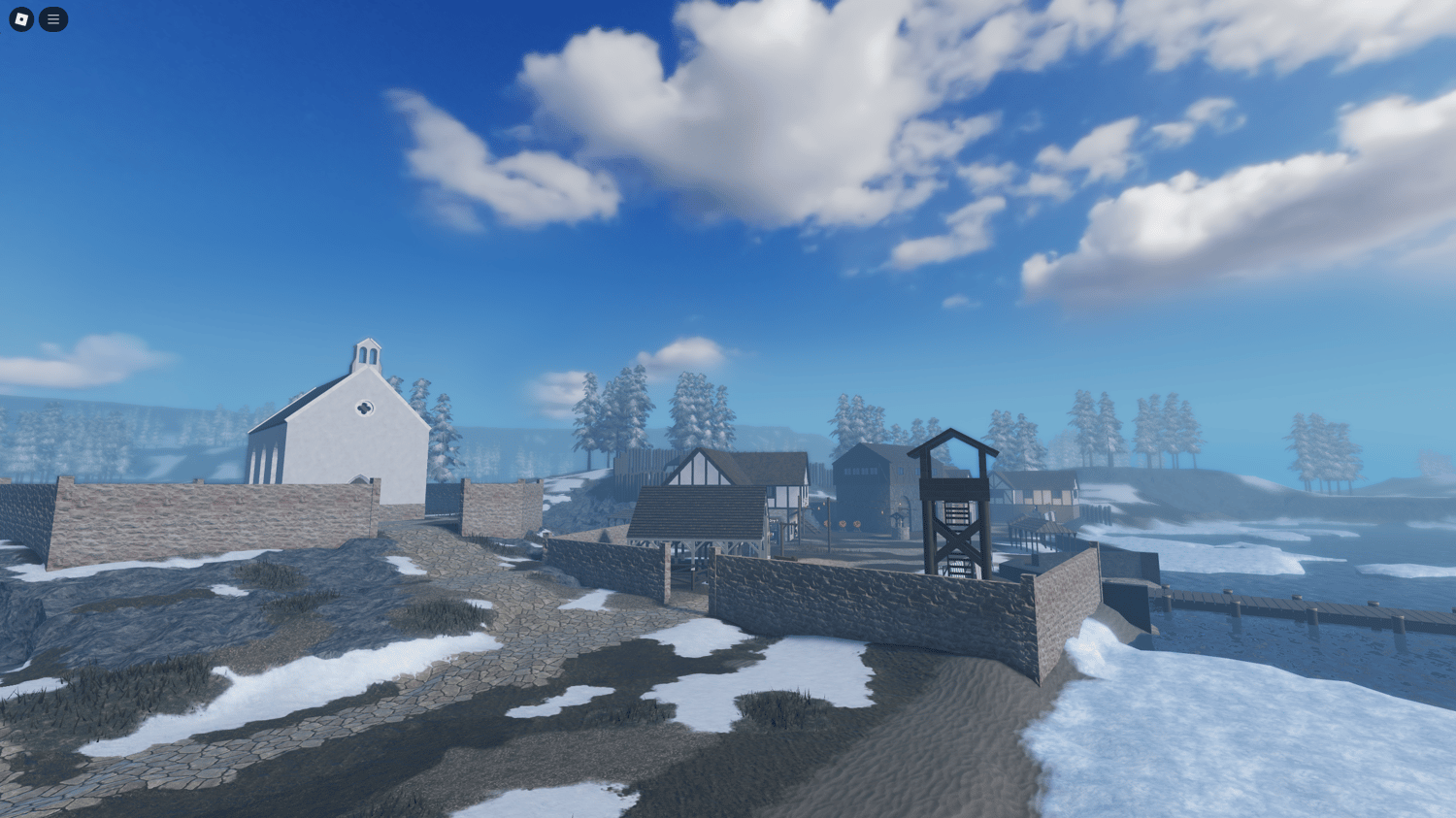
Task: Click the stone well near the barn
Action: point(901,523)
